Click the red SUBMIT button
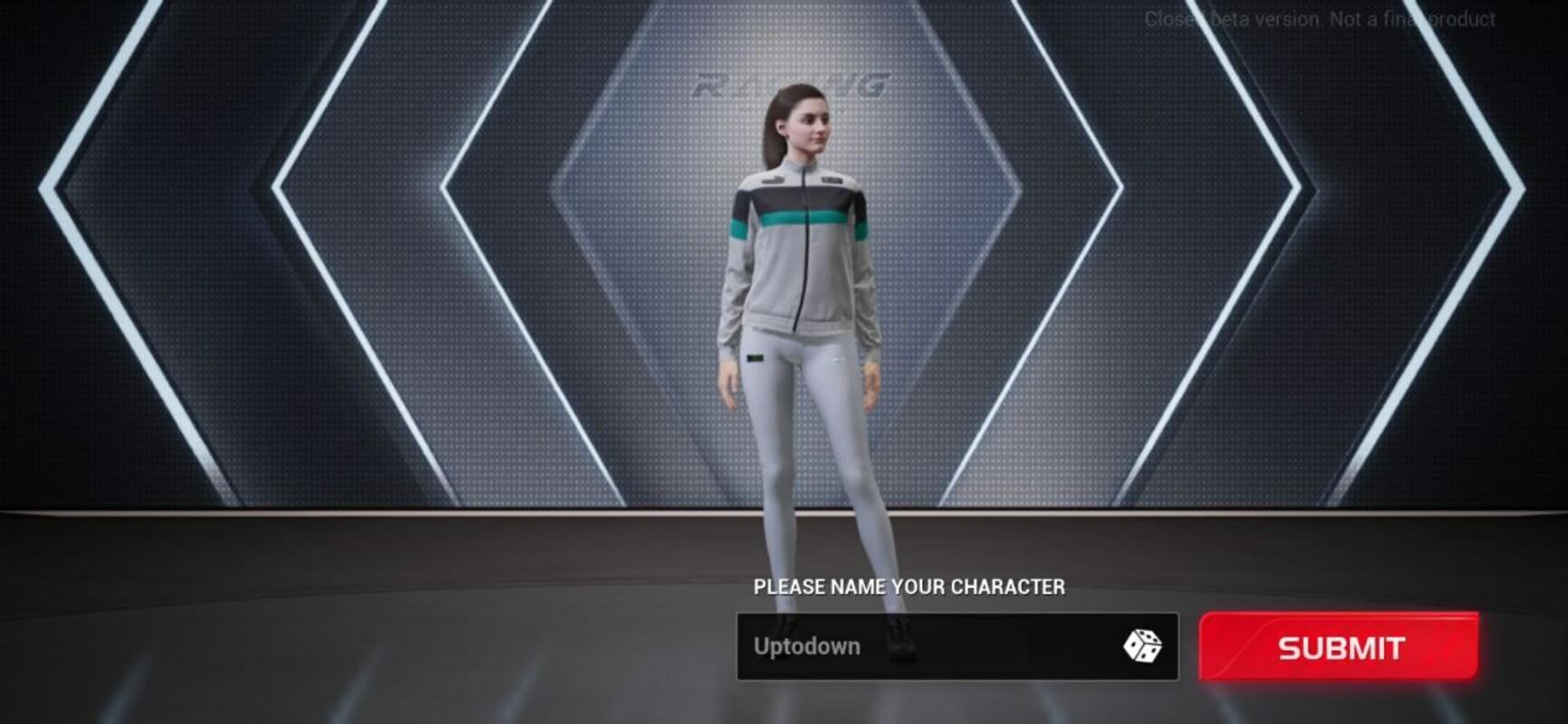 pyautogui.click(x=1338, y=647)
